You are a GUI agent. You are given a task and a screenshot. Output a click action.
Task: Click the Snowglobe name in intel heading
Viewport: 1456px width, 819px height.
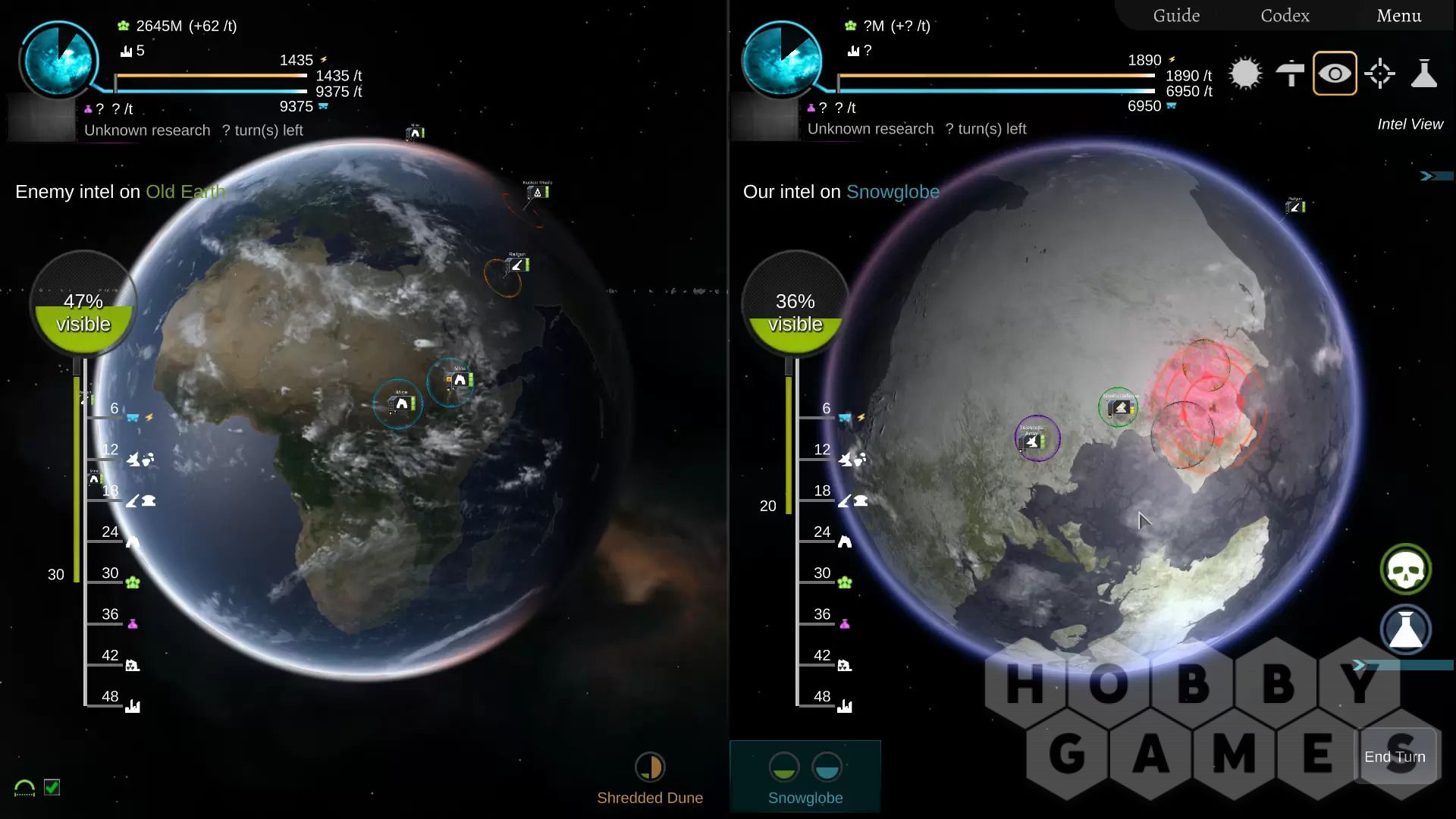click(x=893, y=192)
